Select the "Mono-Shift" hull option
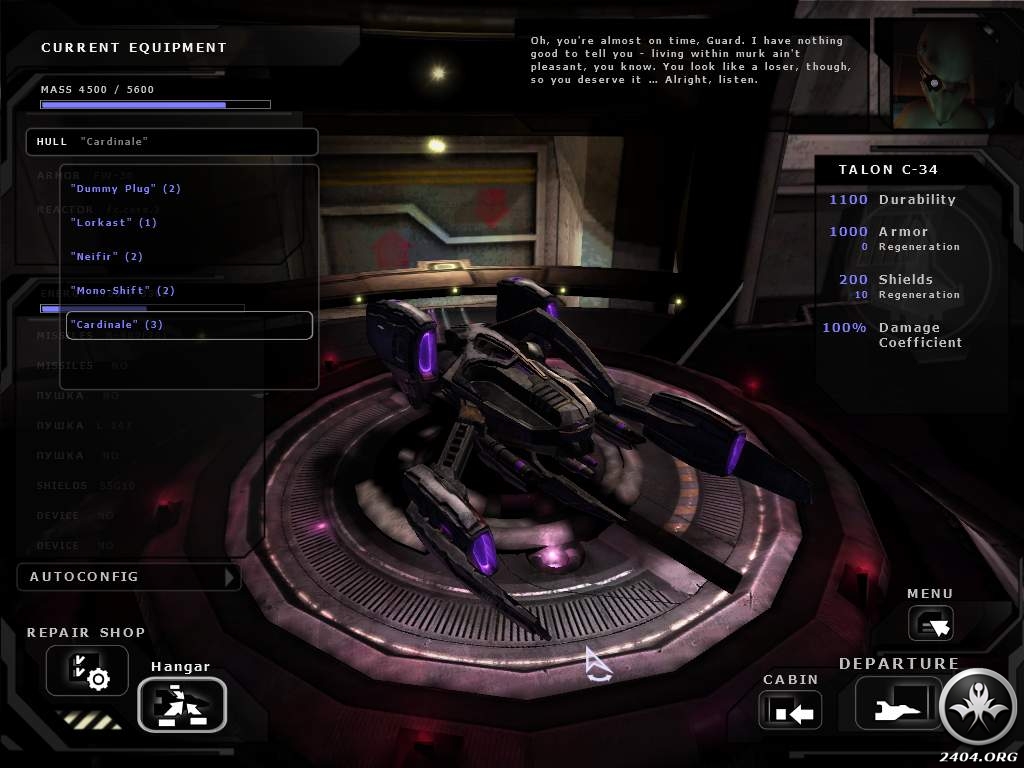This screenshot has height=768, width=1024. pyautogui.click(x=123, y=290)
